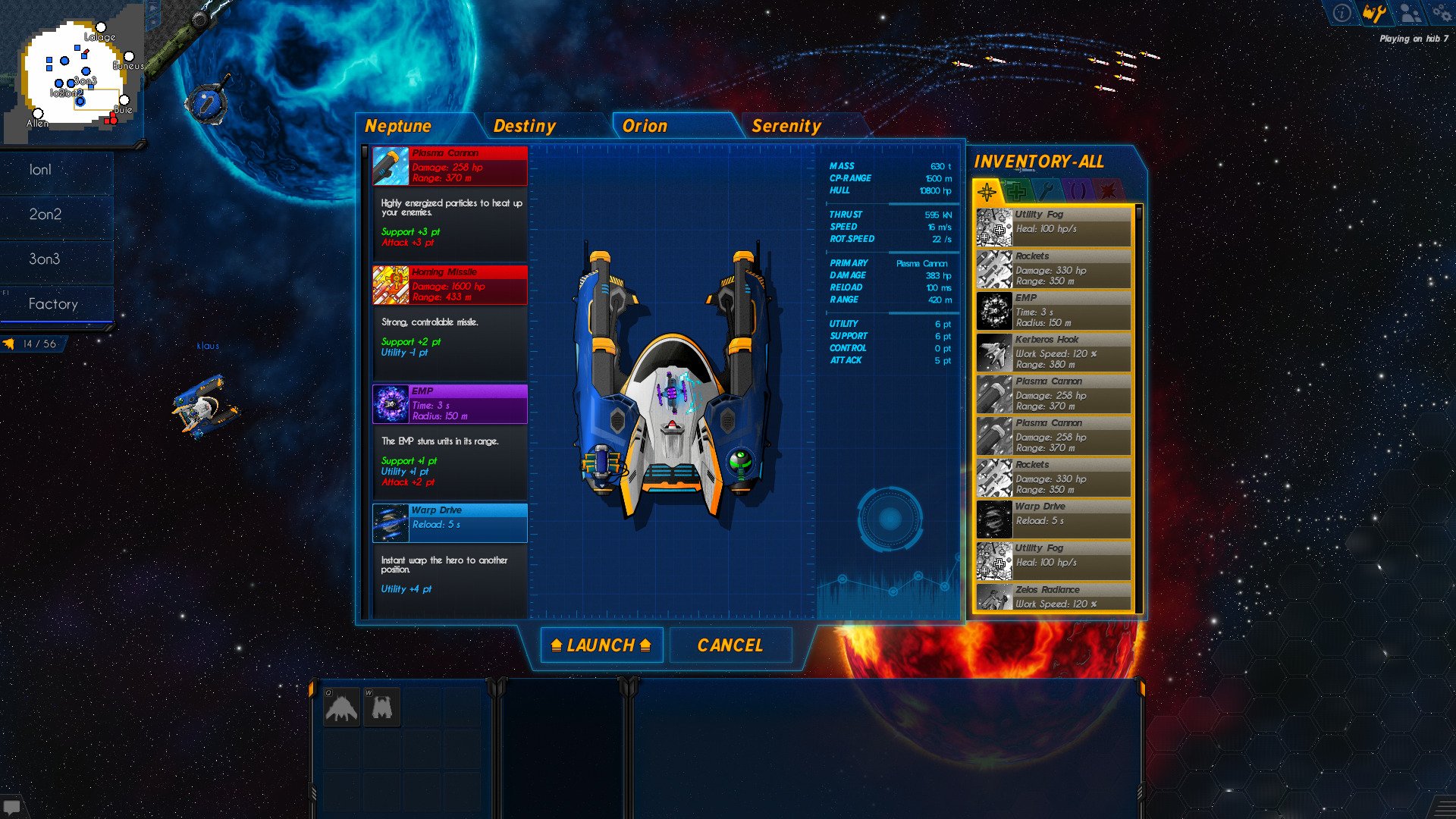Select the green cross Support items filter
The image size is (1456, 819).
pos(1015,190)
